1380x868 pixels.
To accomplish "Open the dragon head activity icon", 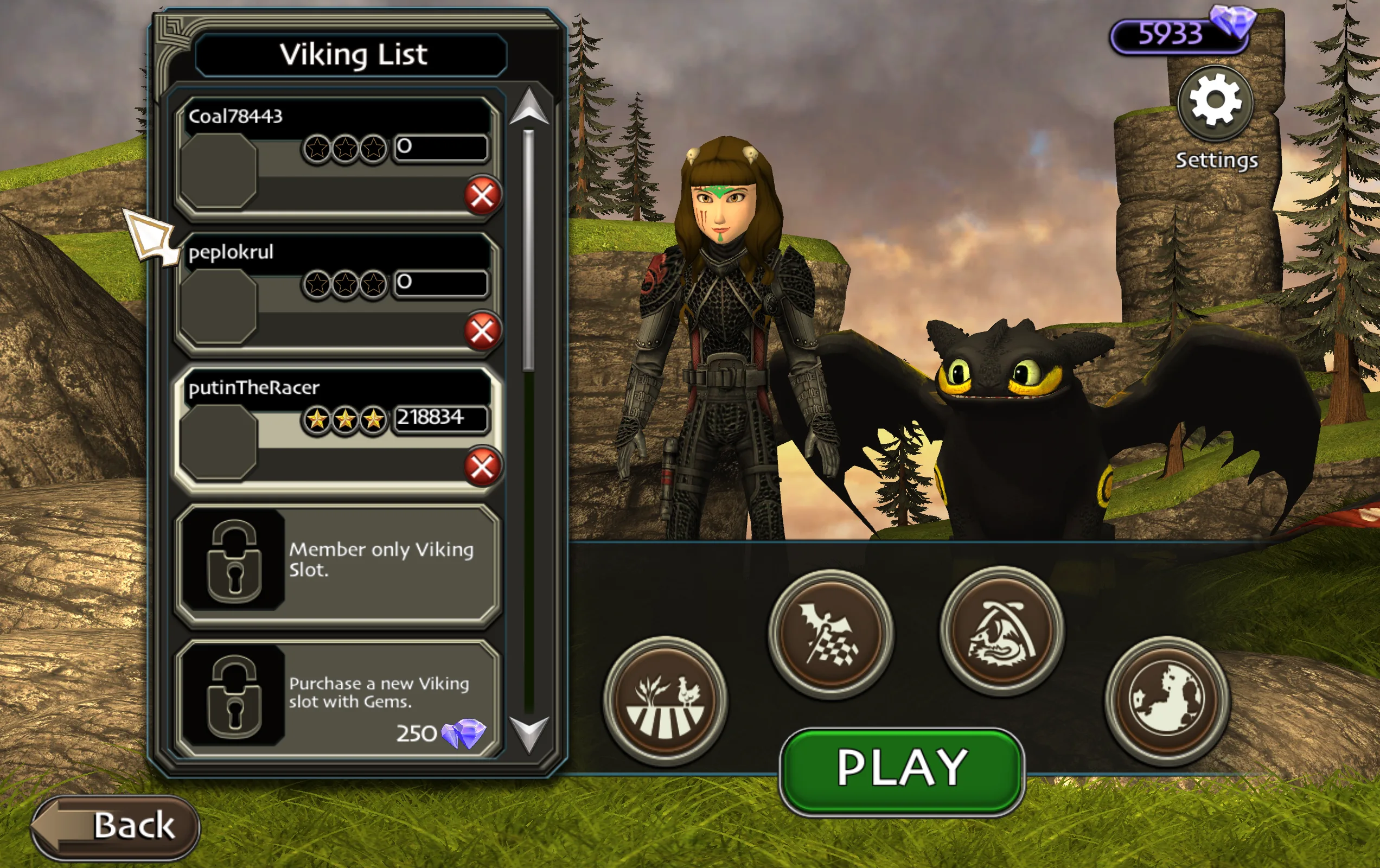I will click(x=1001, y=631).
